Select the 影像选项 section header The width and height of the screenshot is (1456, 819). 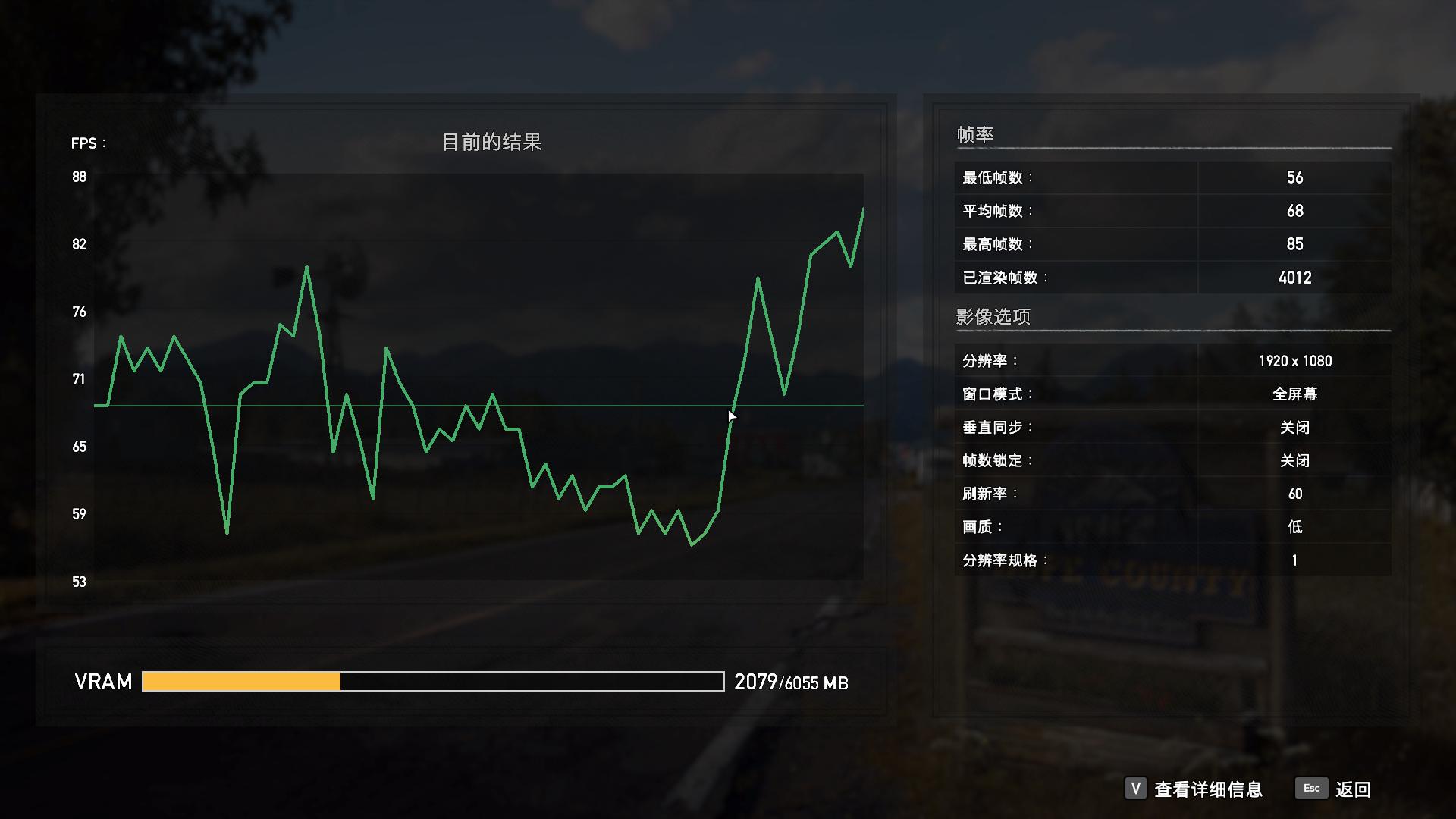tap(994, 316)
